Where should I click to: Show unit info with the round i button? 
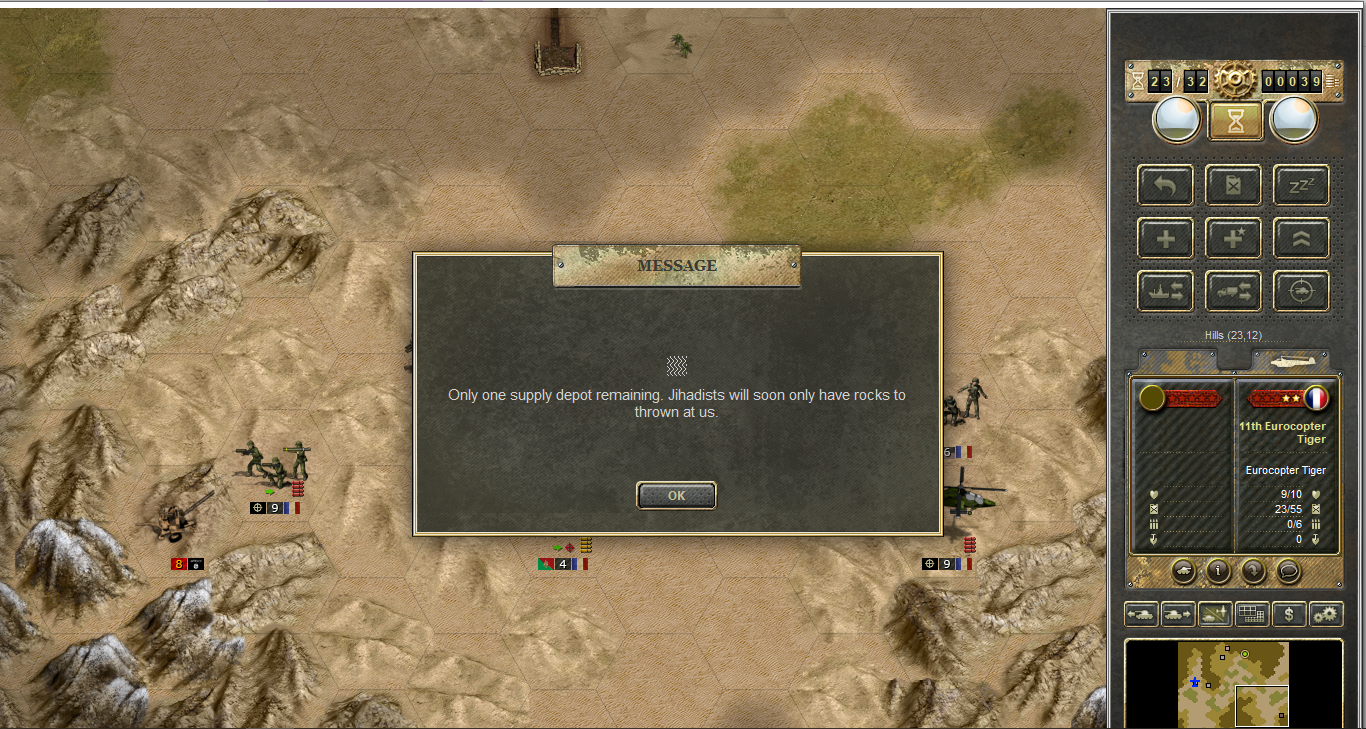[1218, 571]
